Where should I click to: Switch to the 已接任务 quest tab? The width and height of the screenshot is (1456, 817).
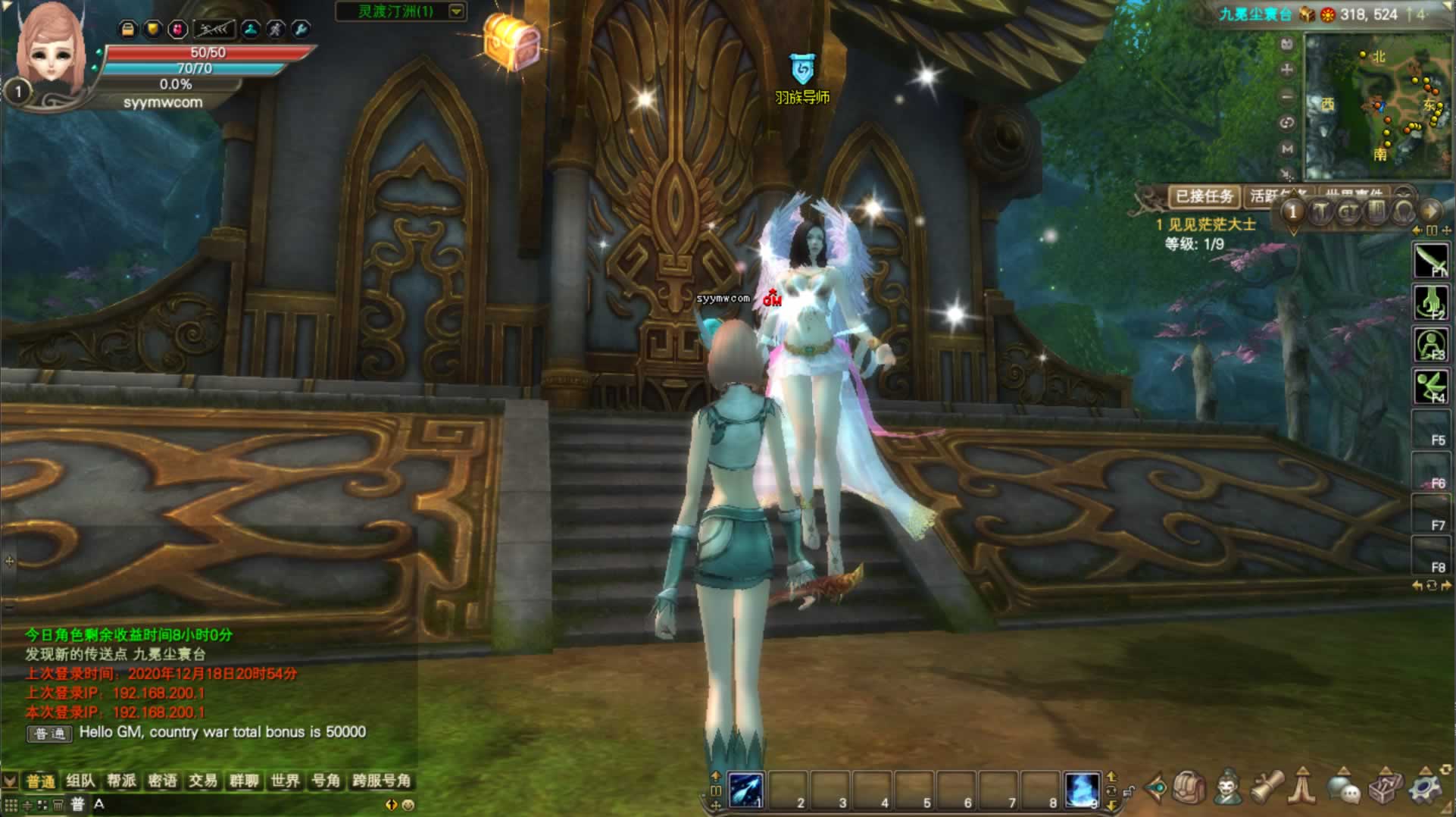click(x=1204, y=197)
